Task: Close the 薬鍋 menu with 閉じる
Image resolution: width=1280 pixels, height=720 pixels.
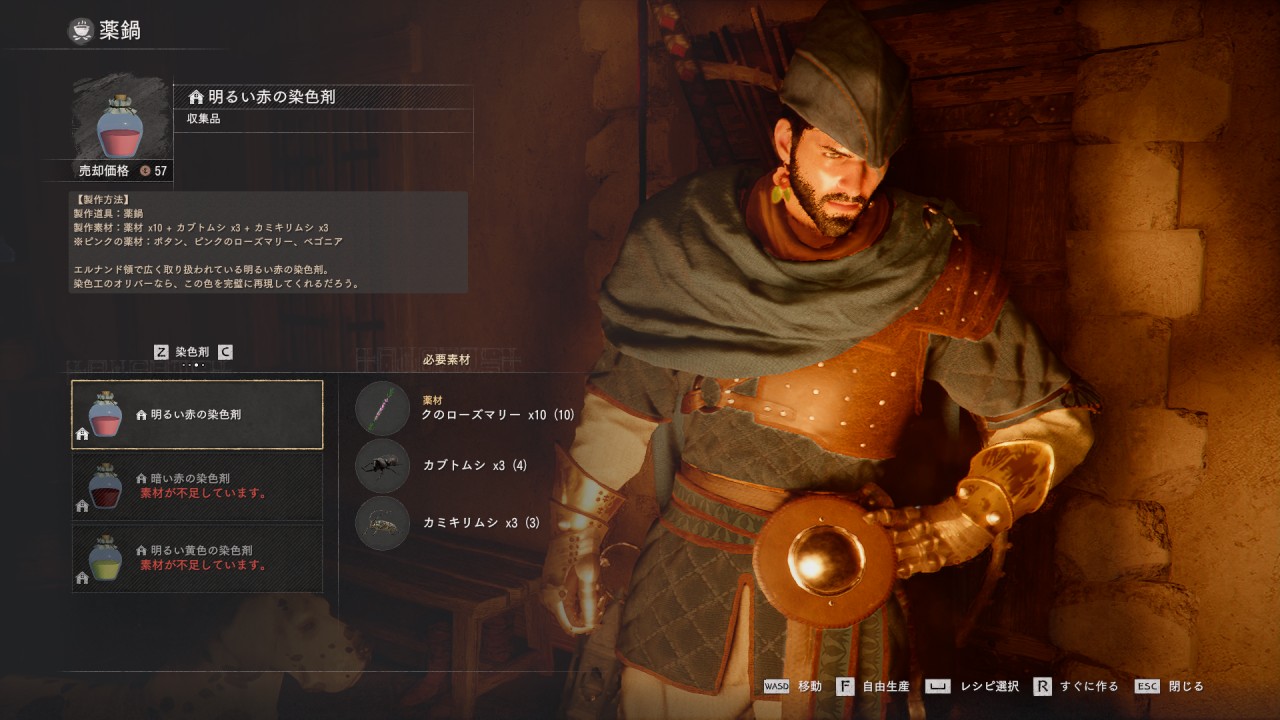Action: pyautogui.click(x=1168, y=687)
